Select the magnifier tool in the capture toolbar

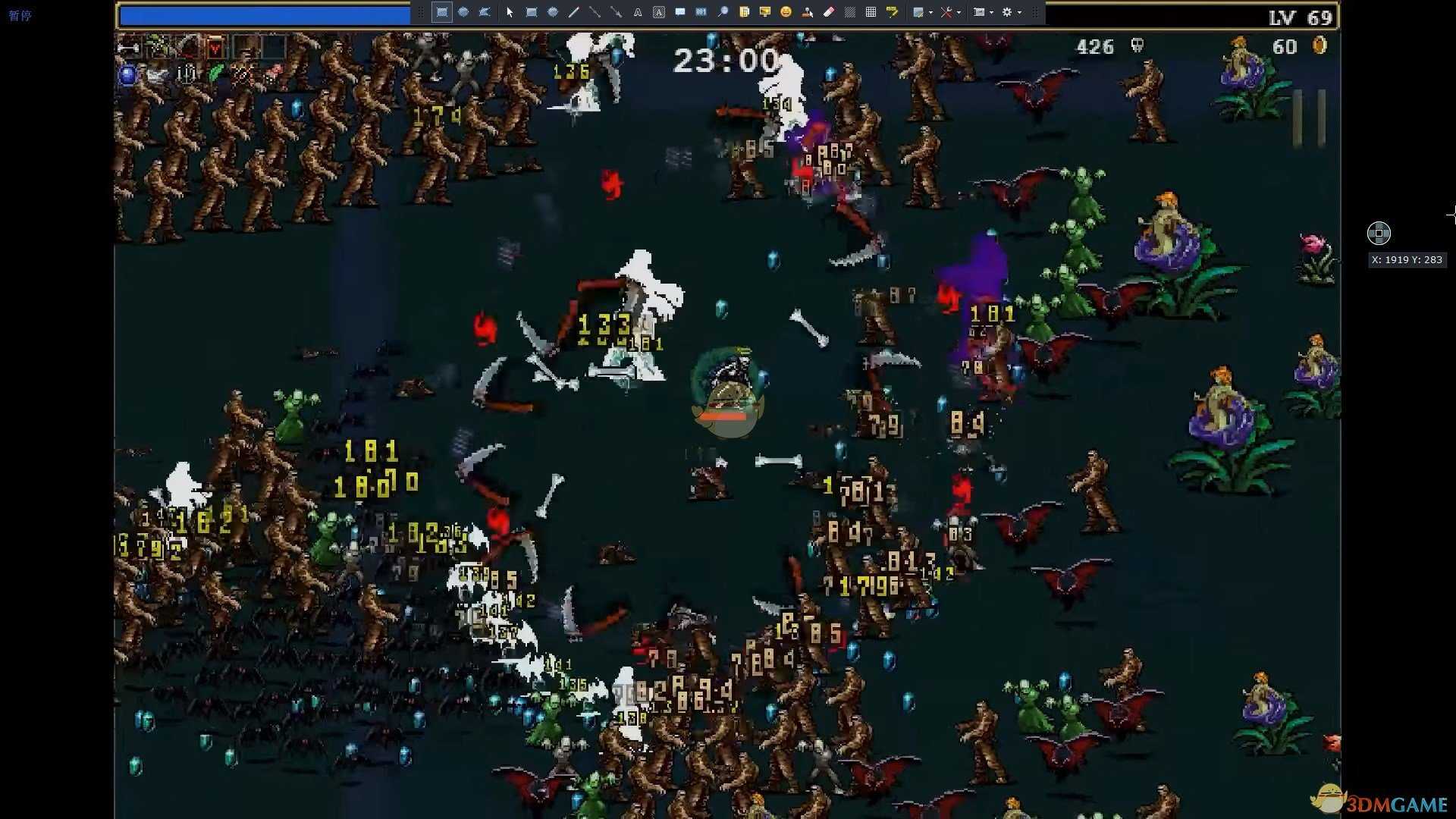click(723, 12)
